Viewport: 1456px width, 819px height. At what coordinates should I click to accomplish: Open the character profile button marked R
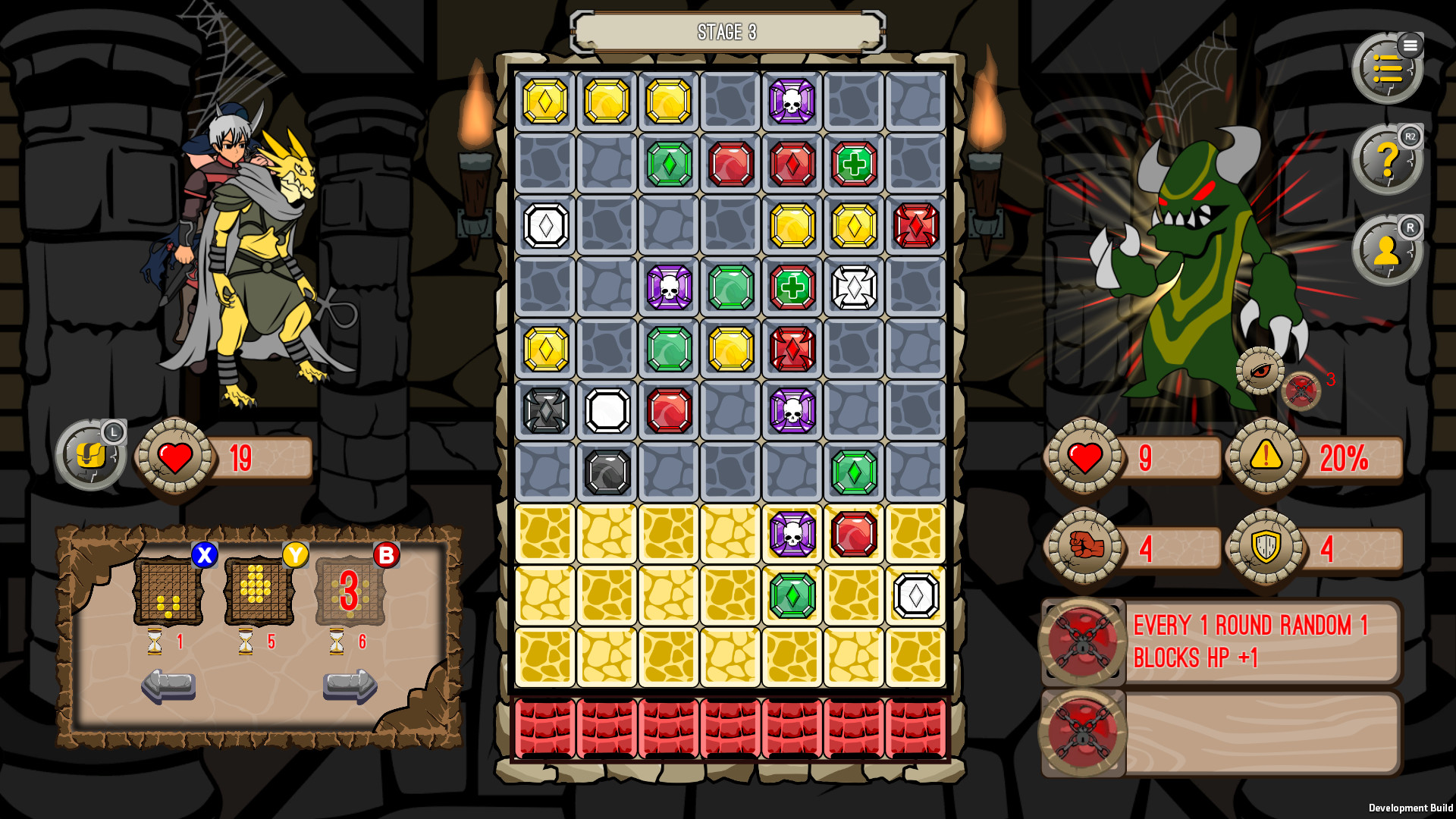tap(1386, 250)
